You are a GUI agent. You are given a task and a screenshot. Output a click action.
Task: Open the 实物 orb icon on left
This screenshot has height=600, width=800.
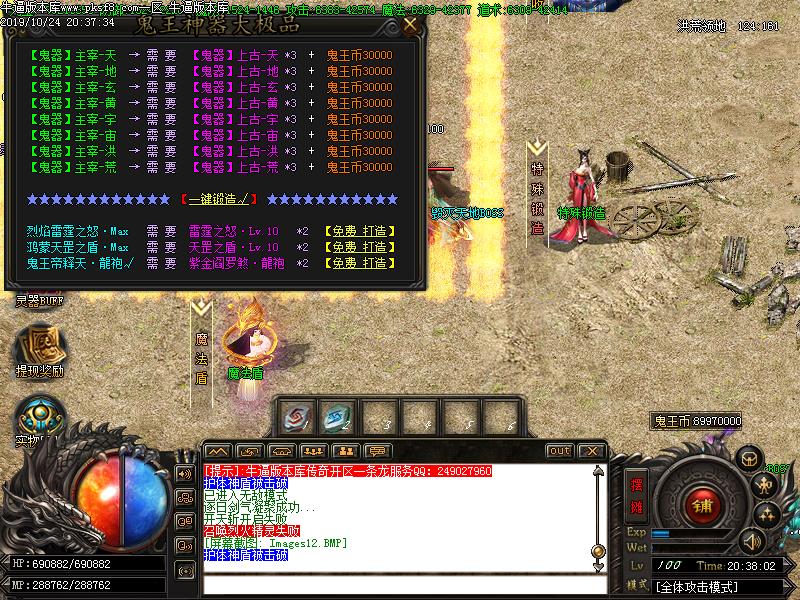point(40,420)
